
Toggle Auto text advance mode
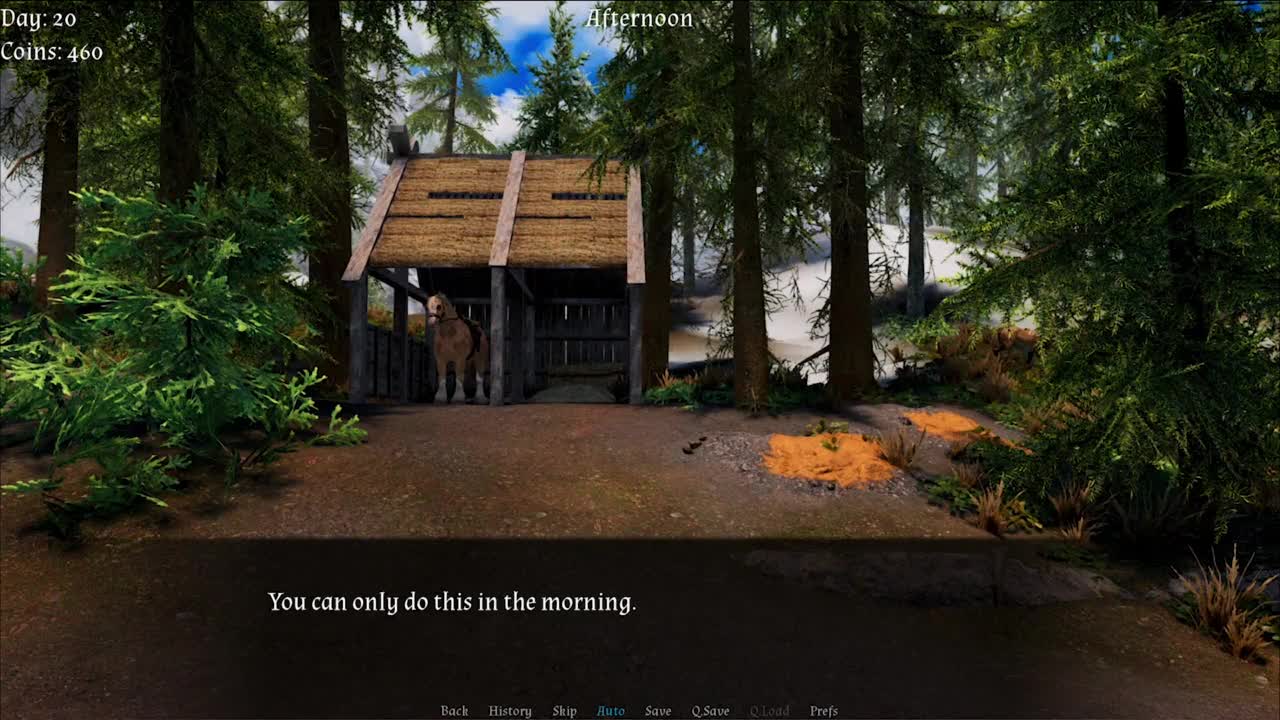coord(610,711)
